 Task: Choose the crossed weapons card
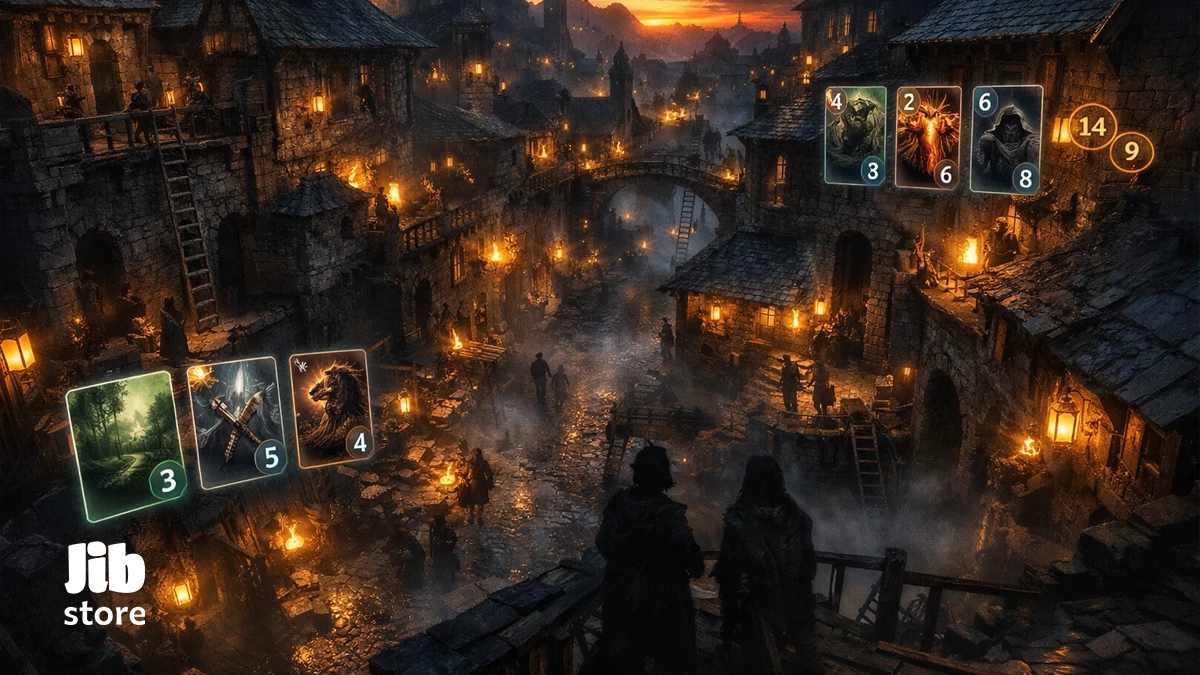click(x=236, y=422)
